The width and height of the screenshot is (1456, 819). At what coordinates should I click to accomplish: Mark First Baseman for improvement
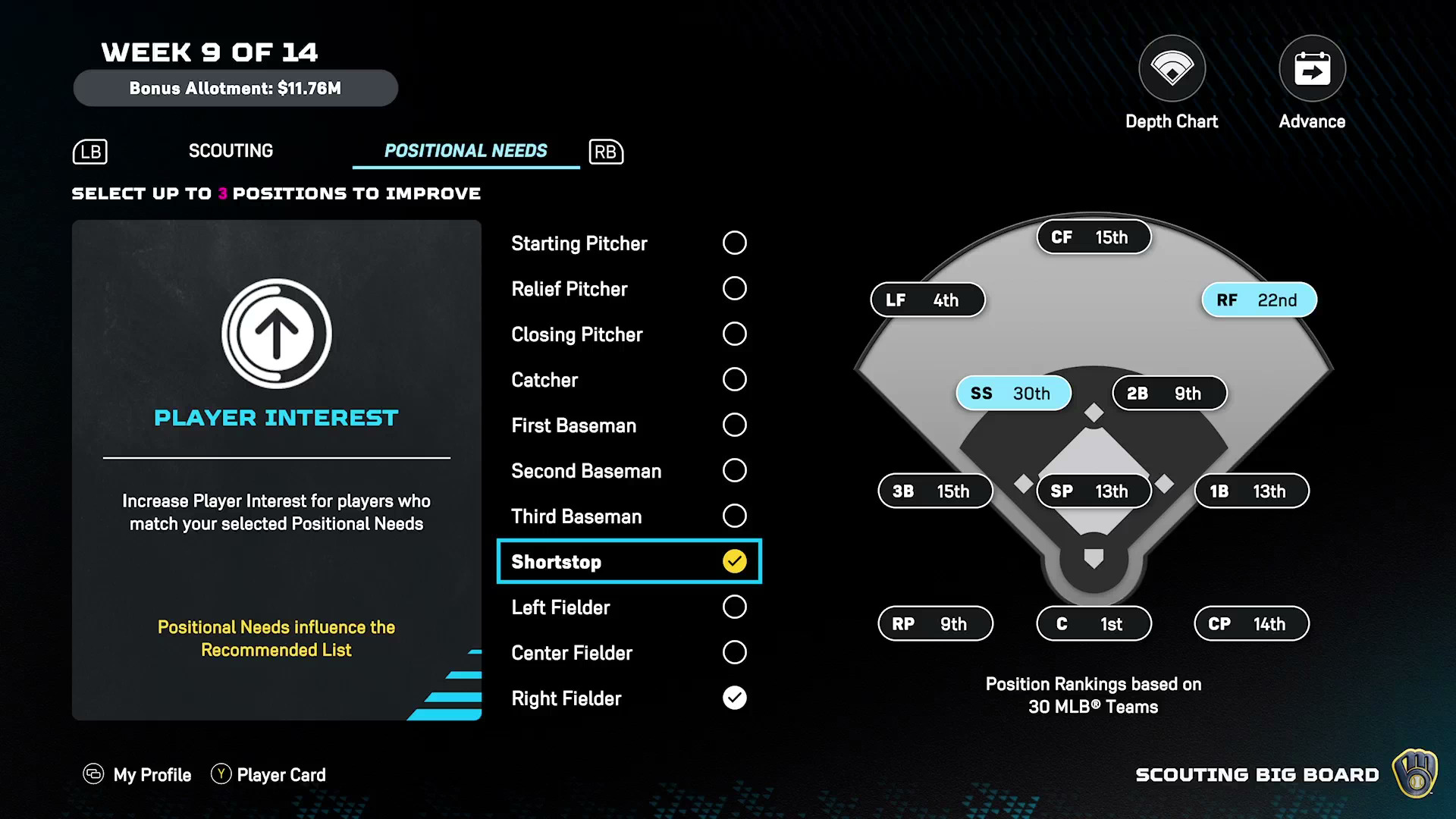(734, 425)
